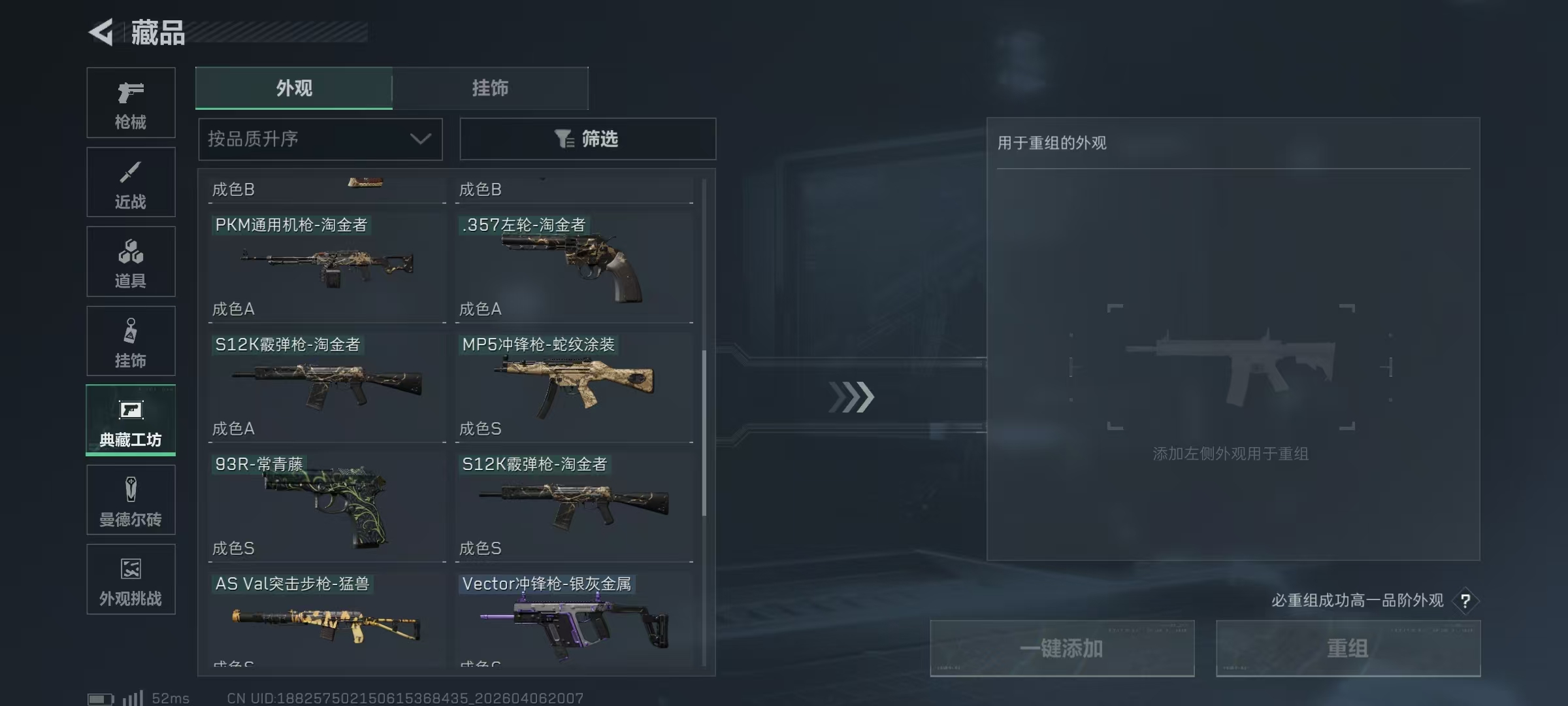The width and height of the screenshot is (1568, 706).
Task: Open the 近战 melee category
Action: 131,182
